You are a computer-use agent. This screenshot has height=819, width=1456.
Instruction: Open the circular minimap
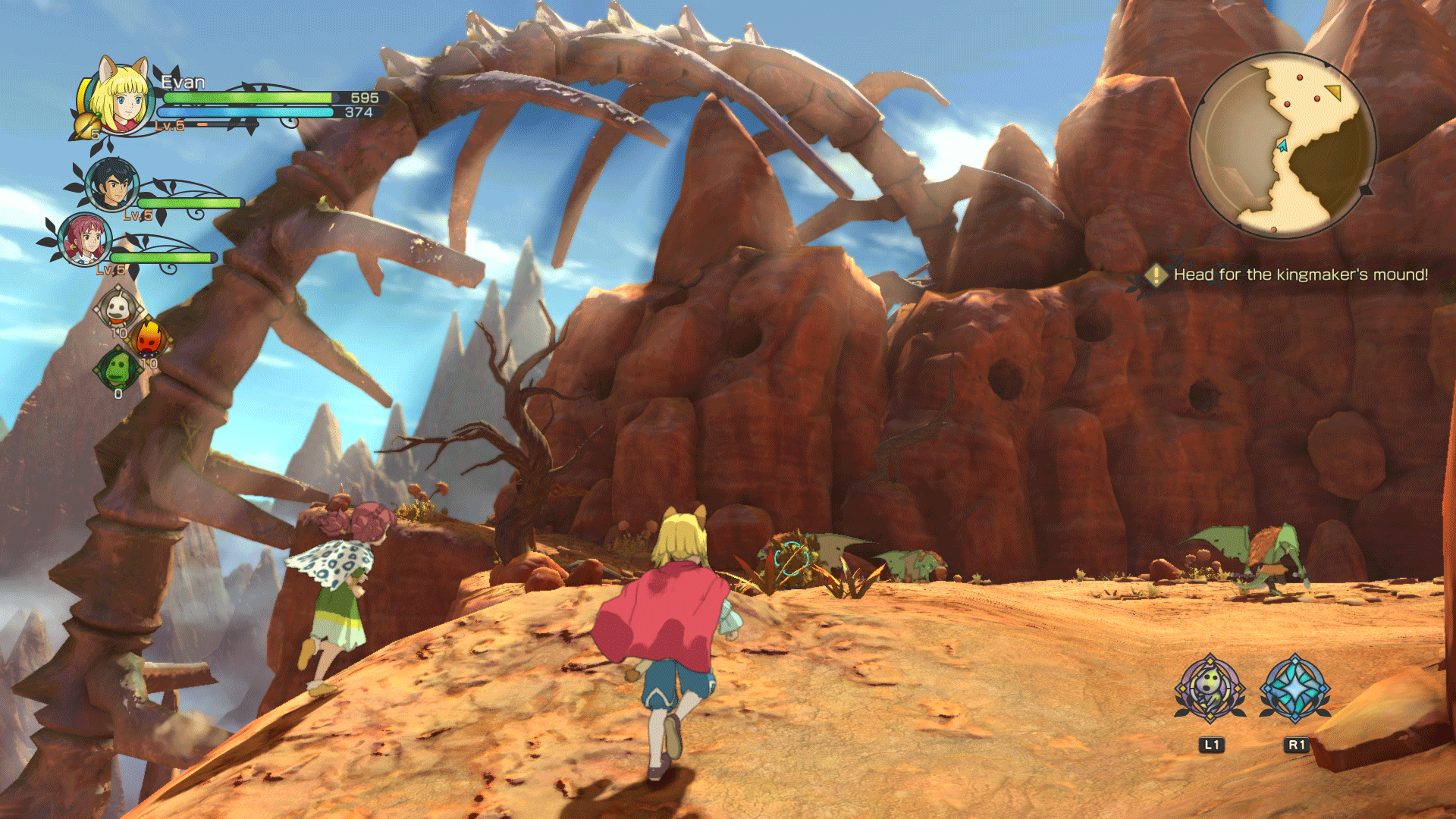tap(1282, 144)
